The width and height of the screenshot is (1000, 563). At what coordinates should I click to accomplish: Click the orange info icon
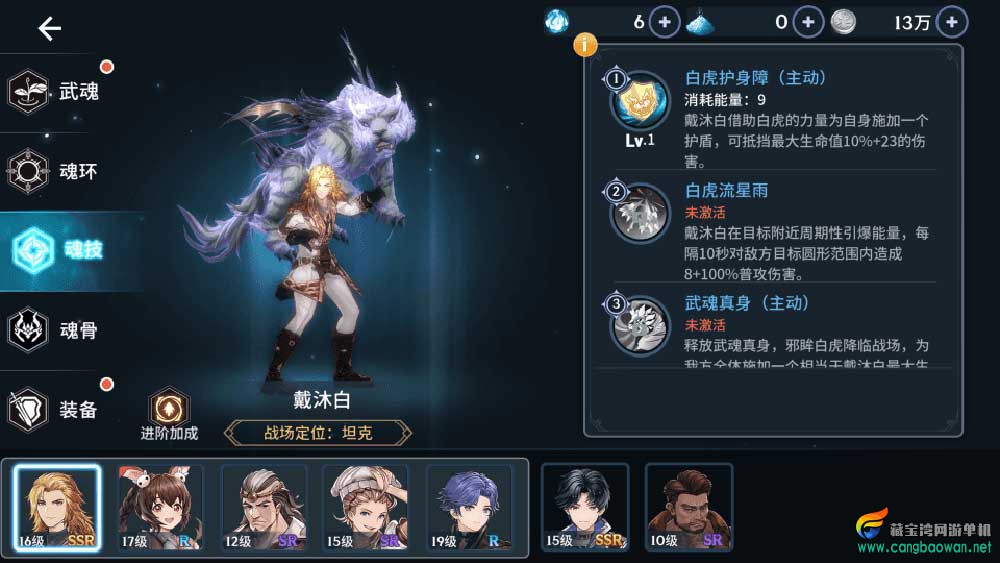[585, 45]
